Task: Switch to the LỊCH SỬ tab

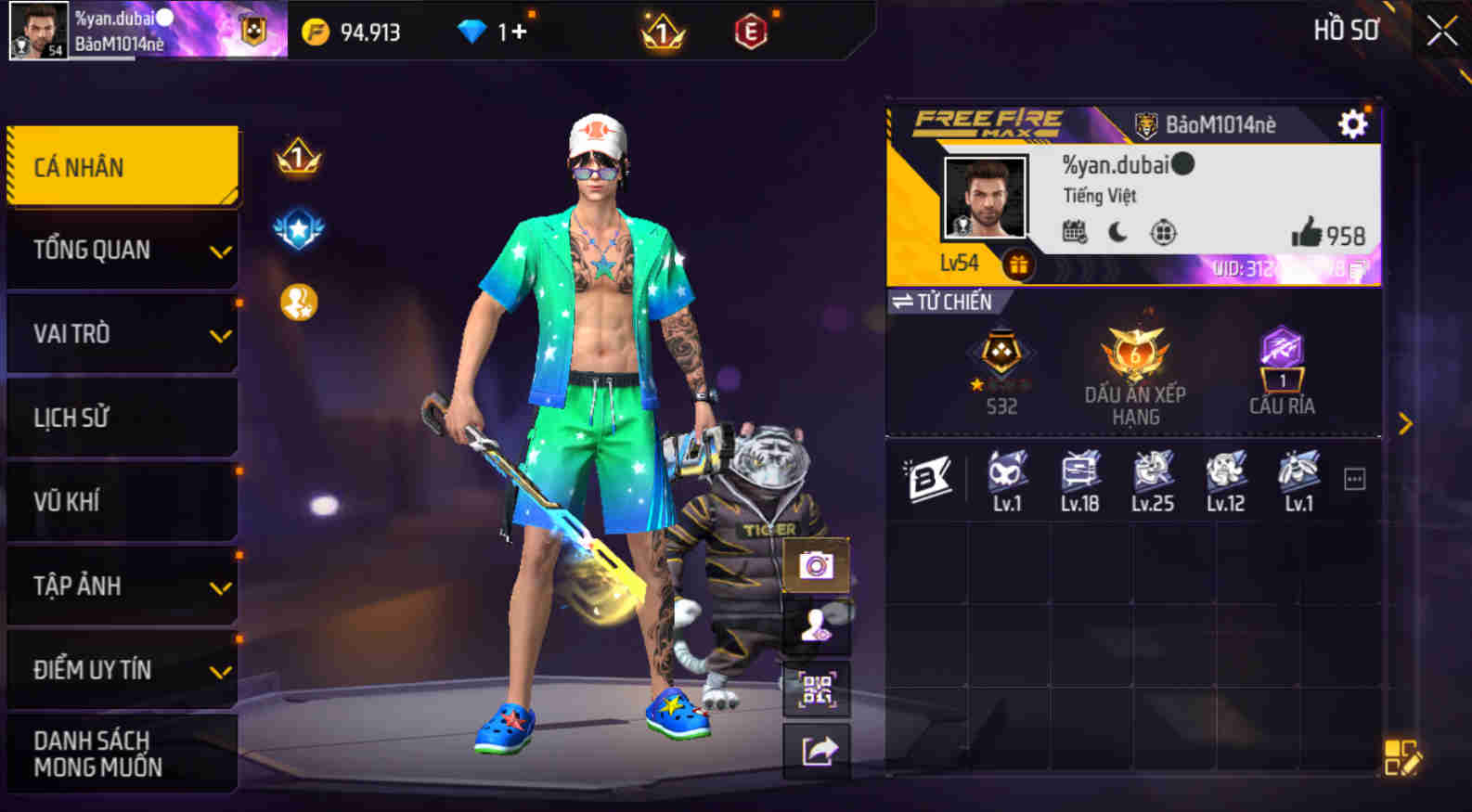Action: point(122,417)
